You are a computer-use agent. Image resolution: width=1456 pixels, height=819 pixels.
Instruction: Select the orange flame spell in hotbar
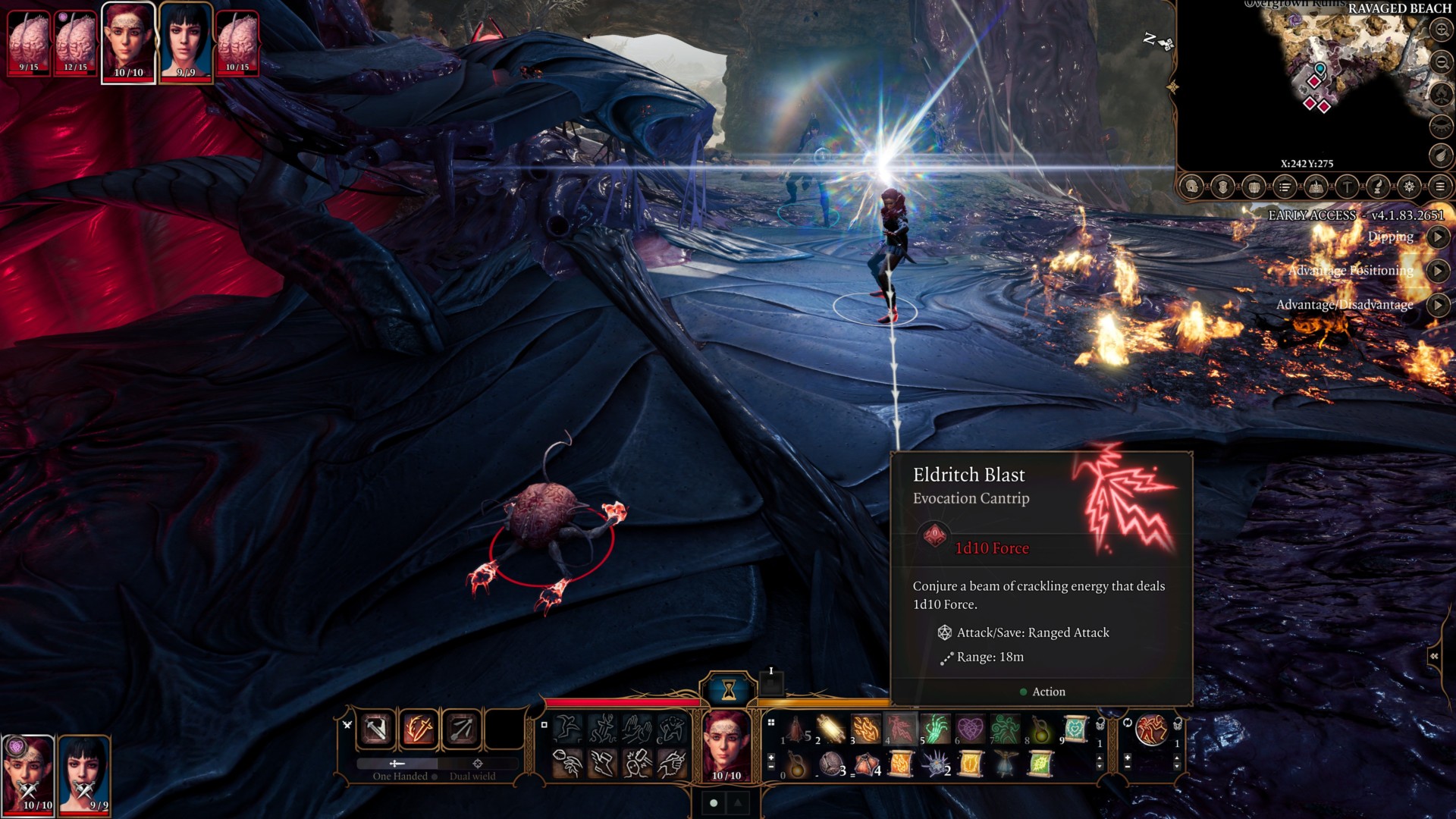click(866, 730)
